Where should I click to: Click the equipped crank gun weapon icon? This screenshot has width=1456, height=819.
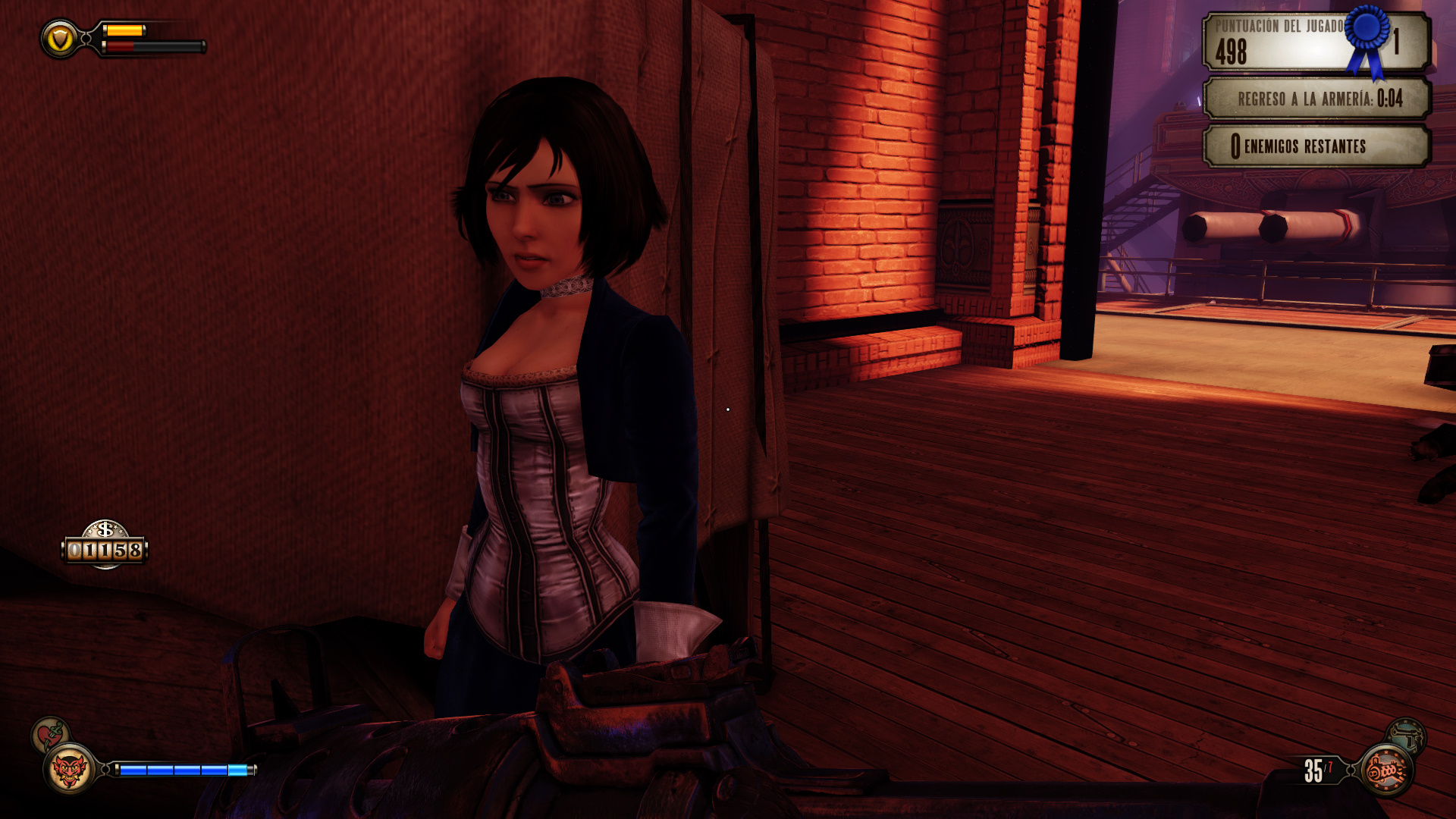click(x=1386, y=770)
